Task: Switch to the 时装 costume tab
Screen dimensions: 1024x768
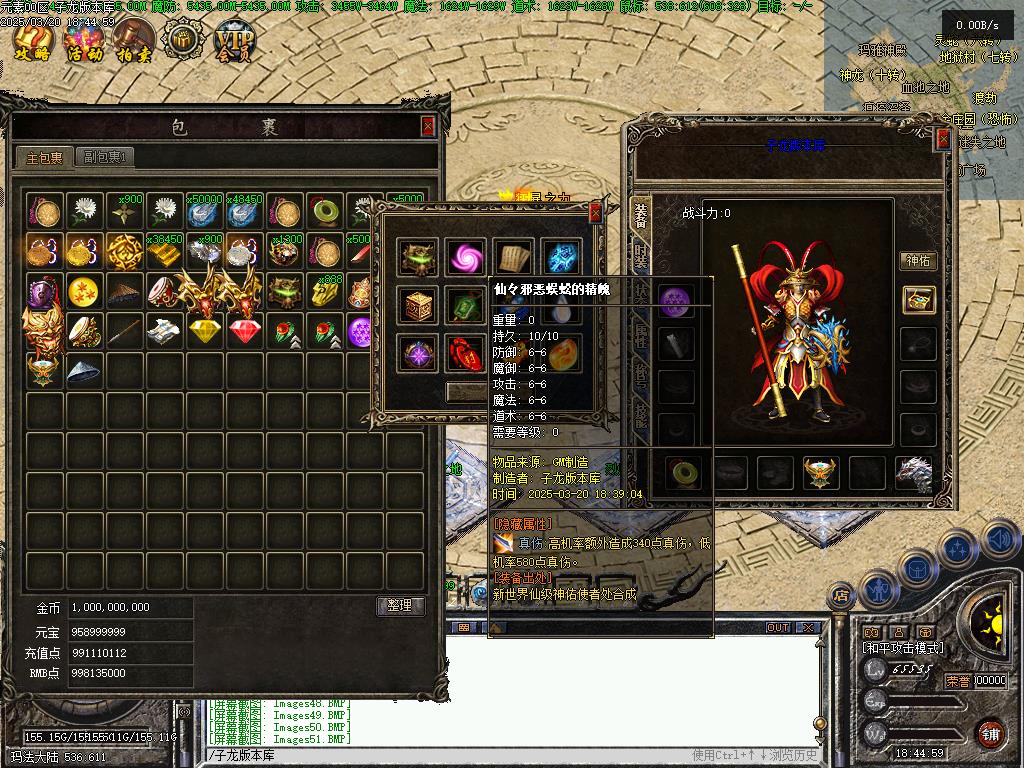Action: coord(640,255)
